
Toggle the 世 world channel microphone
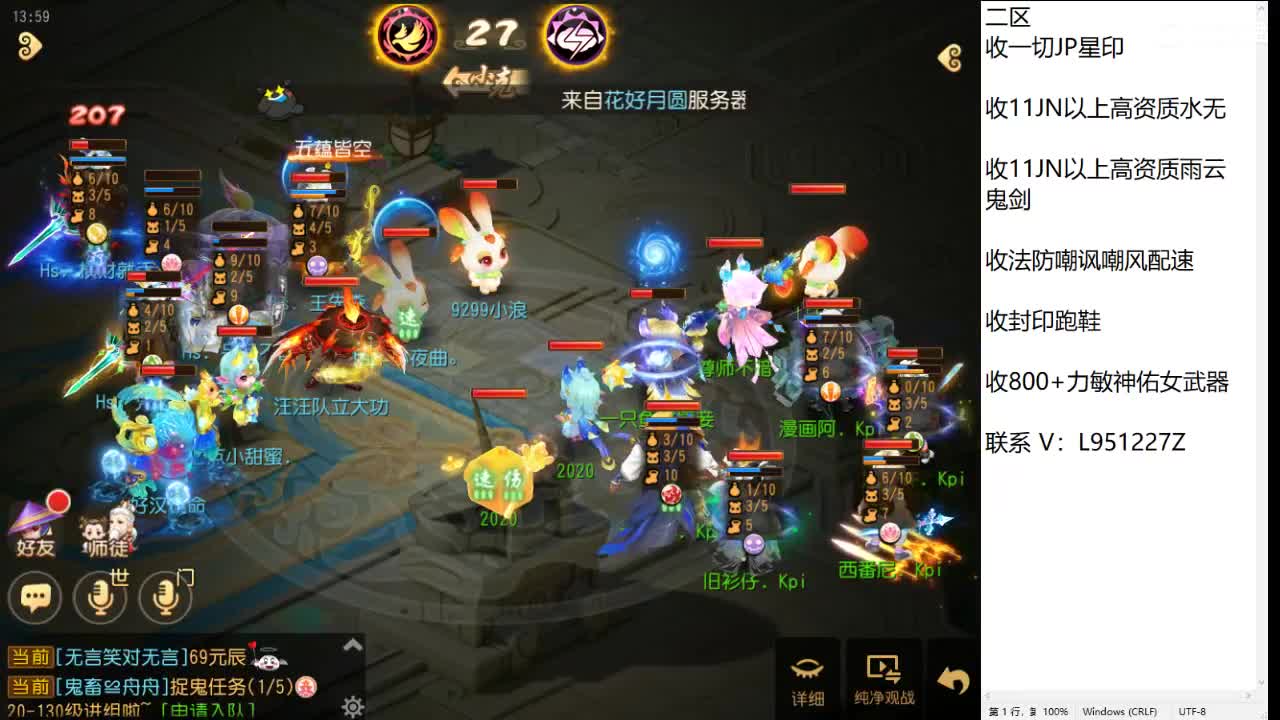click(x=101, y=596)
